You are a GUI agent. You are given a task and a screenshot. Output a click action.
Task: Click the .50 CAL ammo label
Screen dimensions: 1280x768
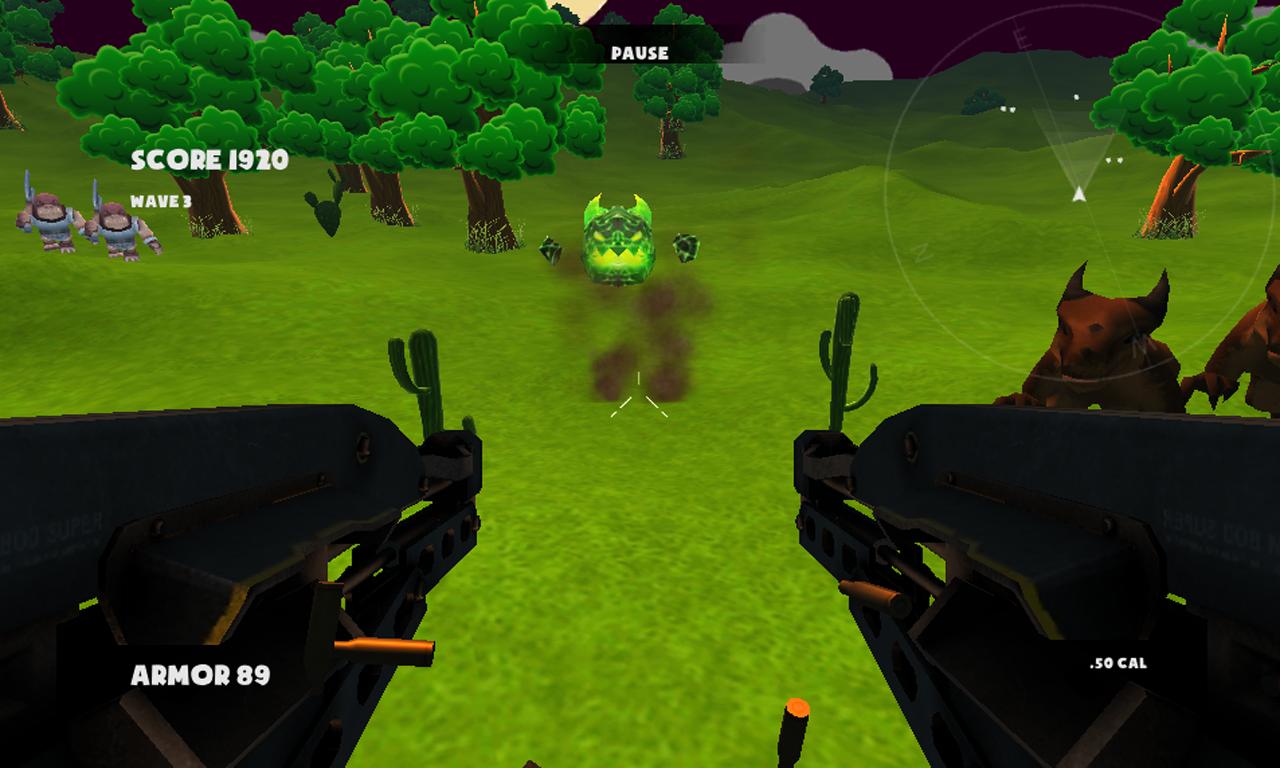click(1120, 662)
